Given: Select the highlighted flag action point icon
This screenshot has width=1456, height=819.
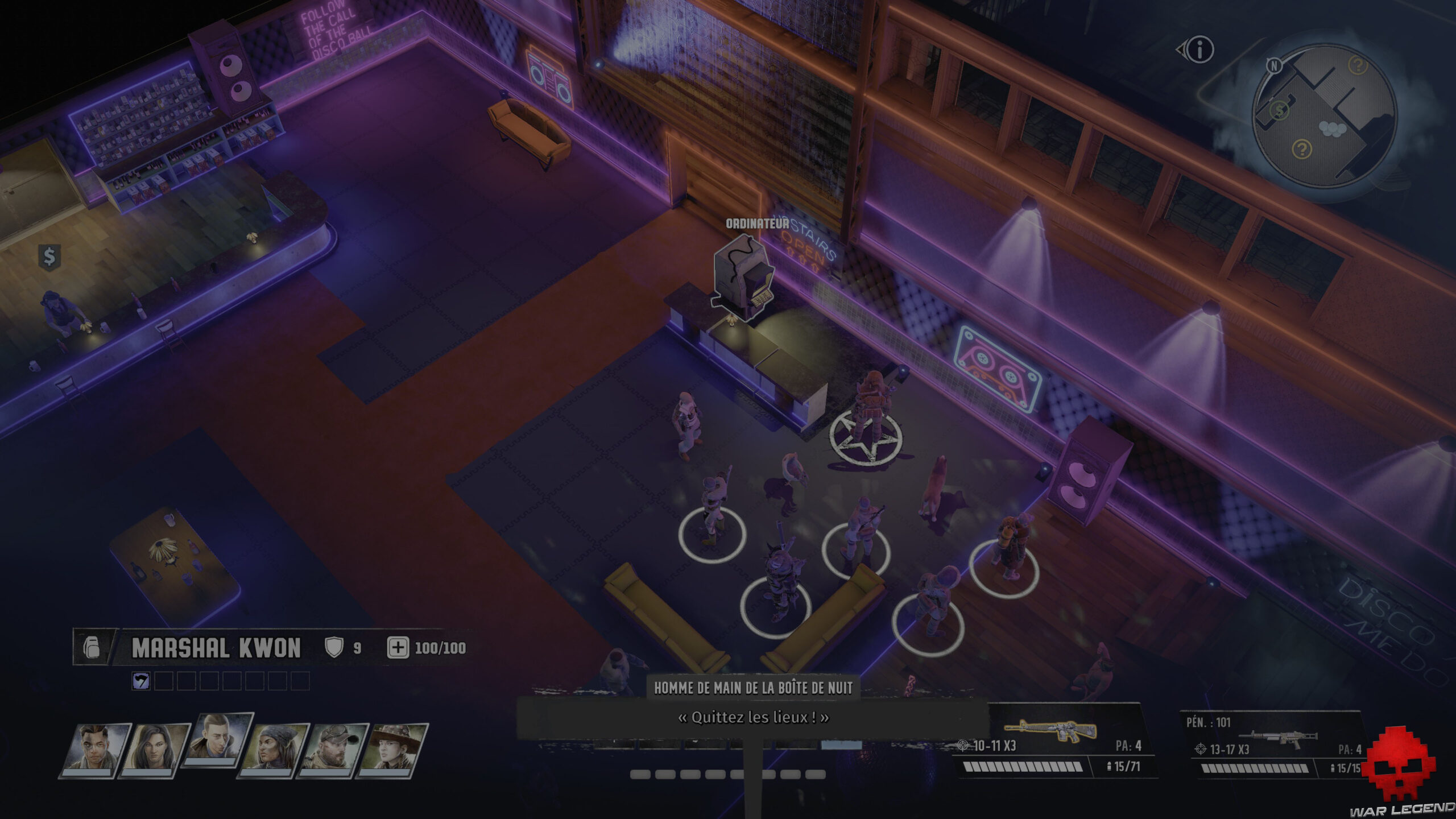Looking at the screenshot, I should tap(140, 681).
